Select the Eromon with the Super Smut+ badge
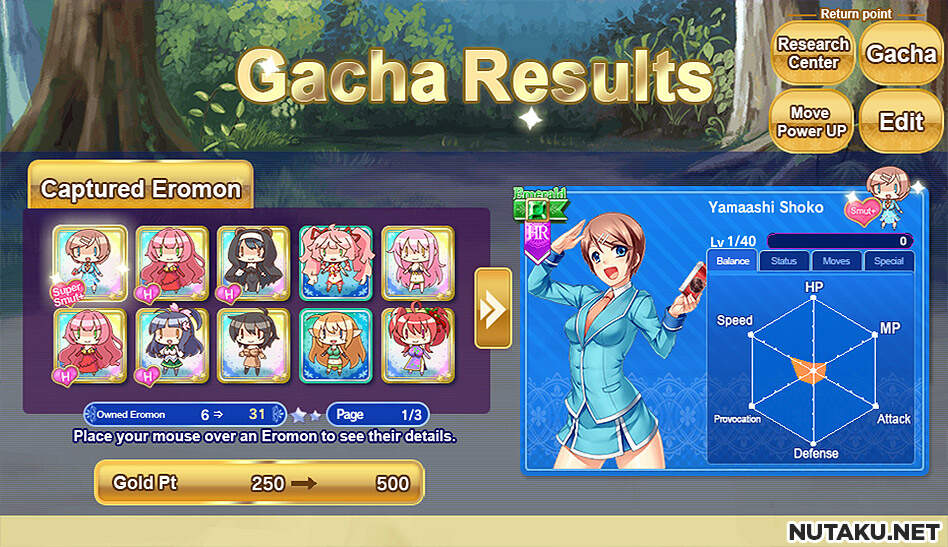The image size is (948, 547). click(x=91, y=263)
